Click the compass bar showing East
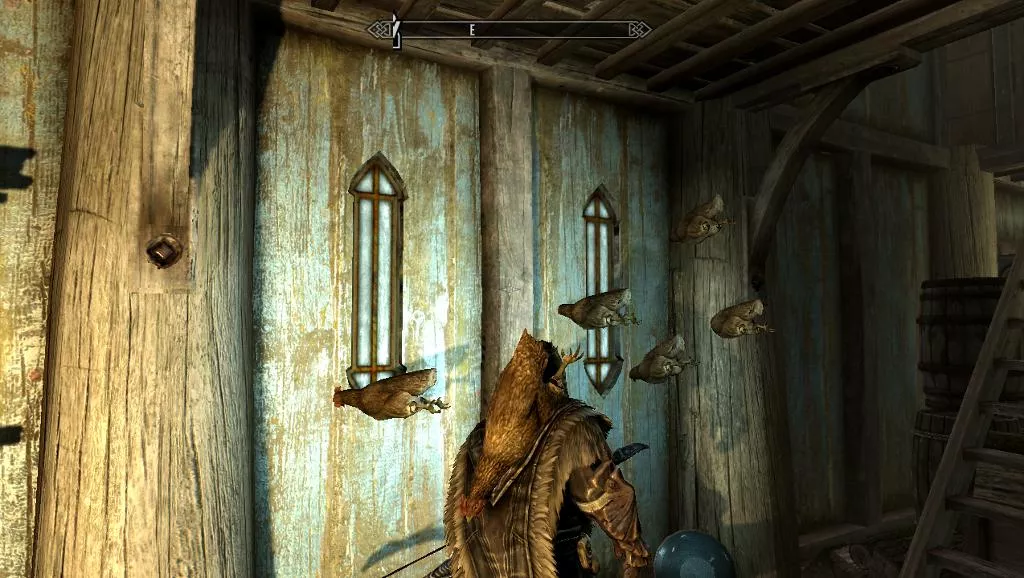This screenshot has width=1024, height=578. pos(510,29)
